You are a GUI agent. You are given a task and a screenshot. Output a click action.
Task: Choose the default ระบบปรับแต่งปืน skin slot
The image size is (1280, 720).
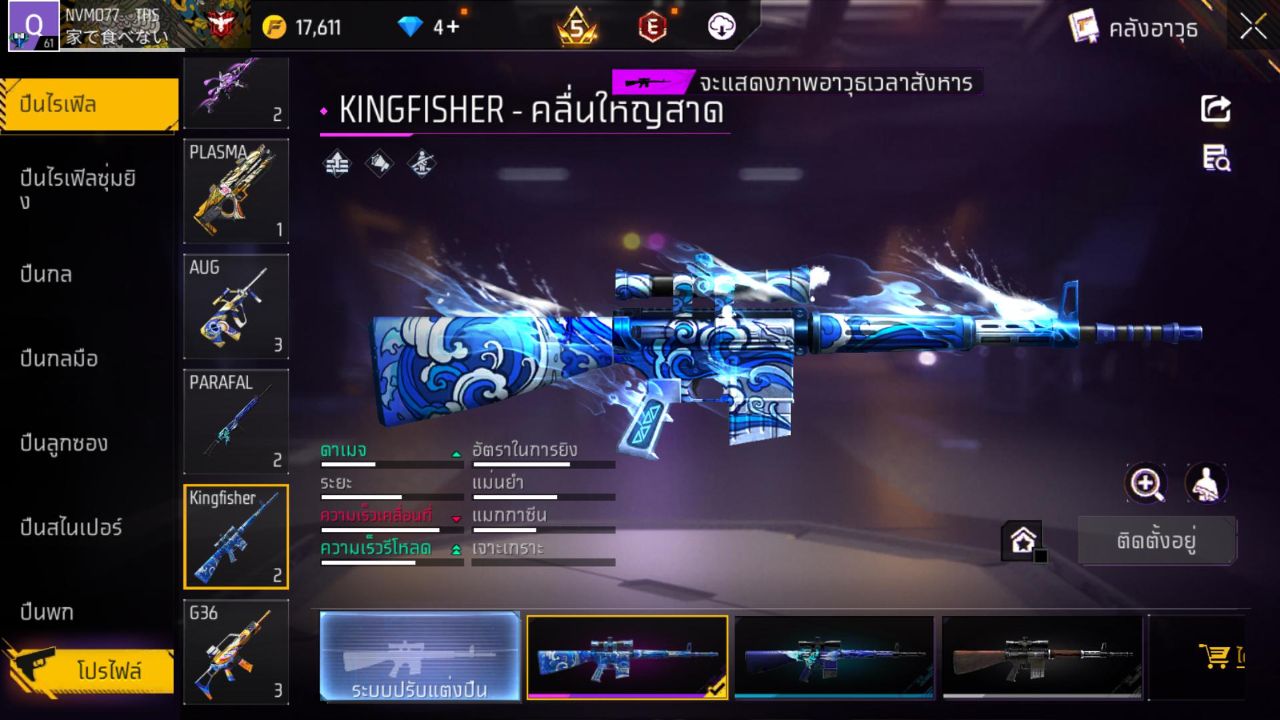click(418, 658)
